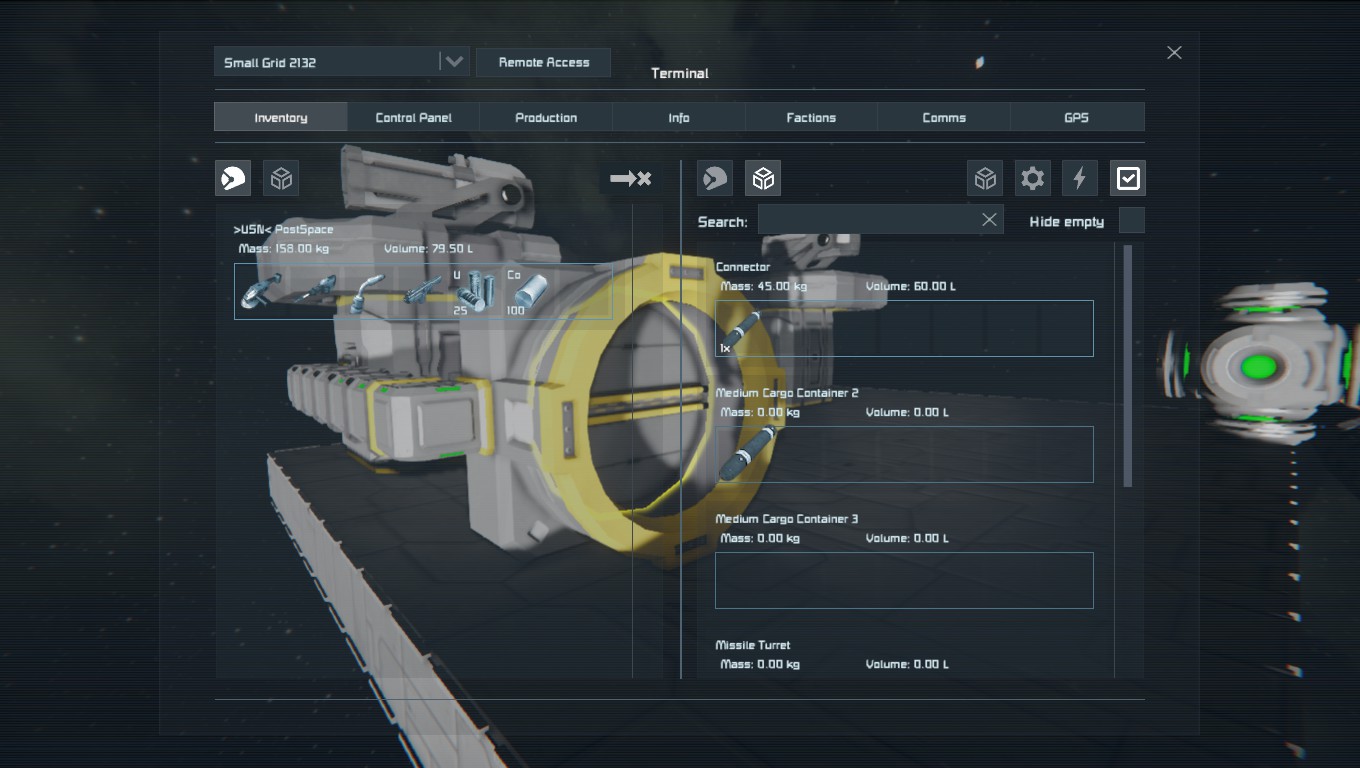The image size is (1360, 768).
Task: Open the Comms tab
Action: pyautogui.click(x=944, y=117)
